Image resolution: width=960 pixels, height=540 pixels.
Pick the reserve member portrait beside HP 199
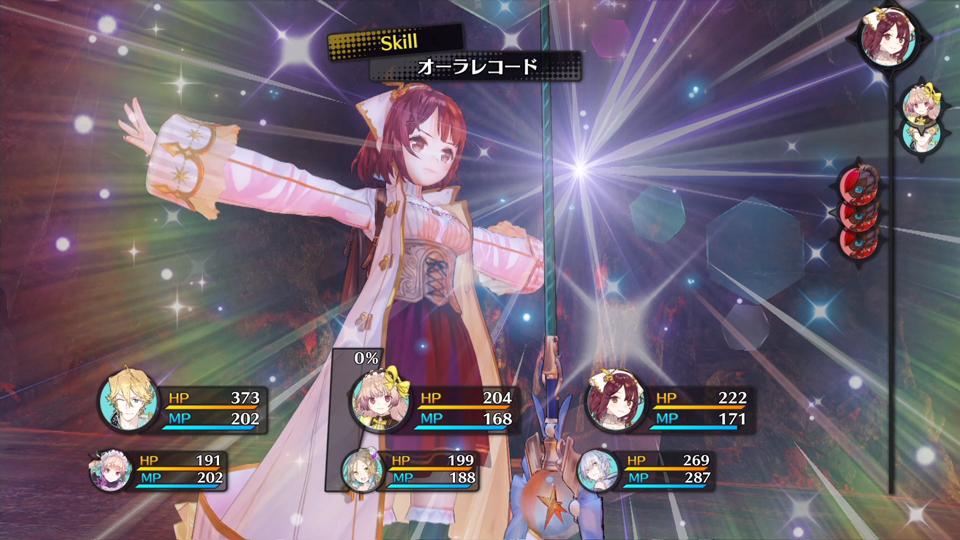pos(362,468)
